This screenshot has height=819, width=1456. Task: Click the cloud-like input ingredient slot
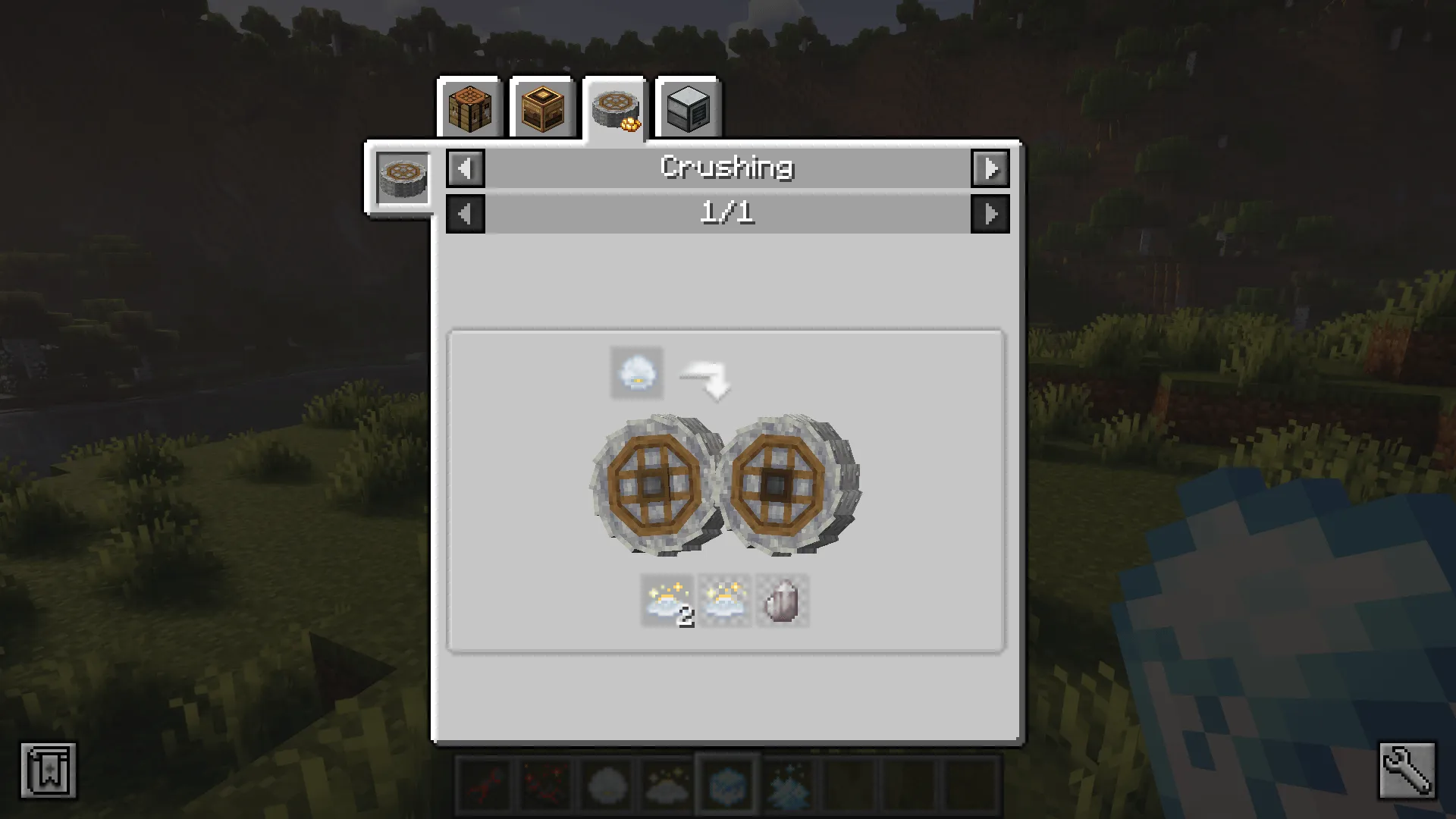[635, 372]
